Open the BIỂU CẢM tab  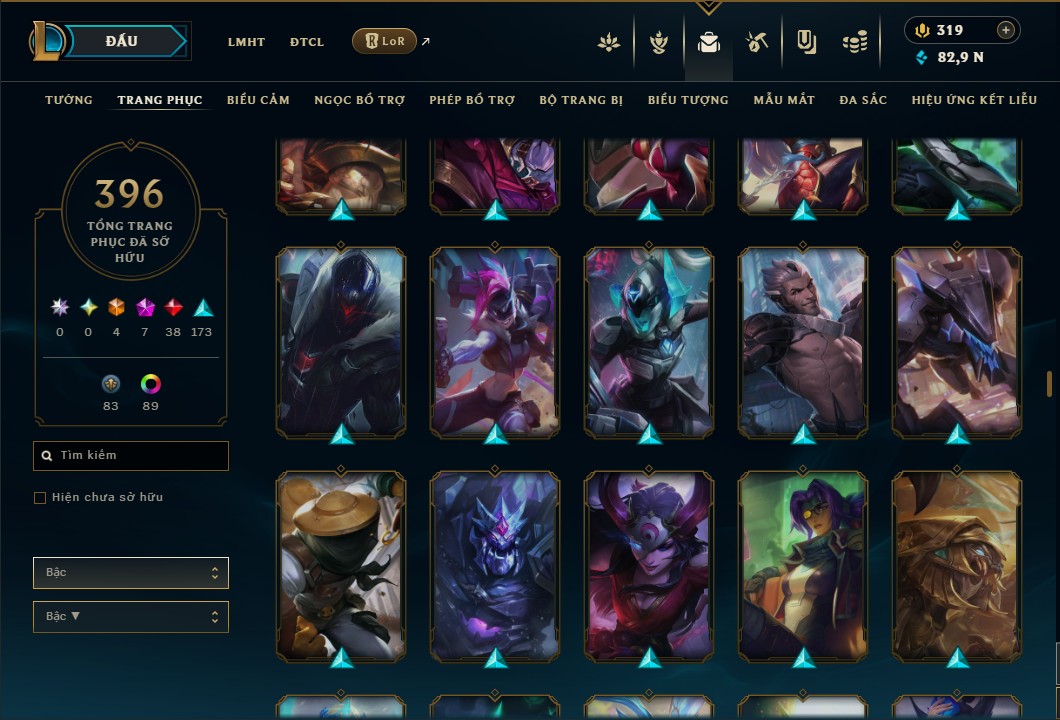pyautogui.click(x=258, y=100)
